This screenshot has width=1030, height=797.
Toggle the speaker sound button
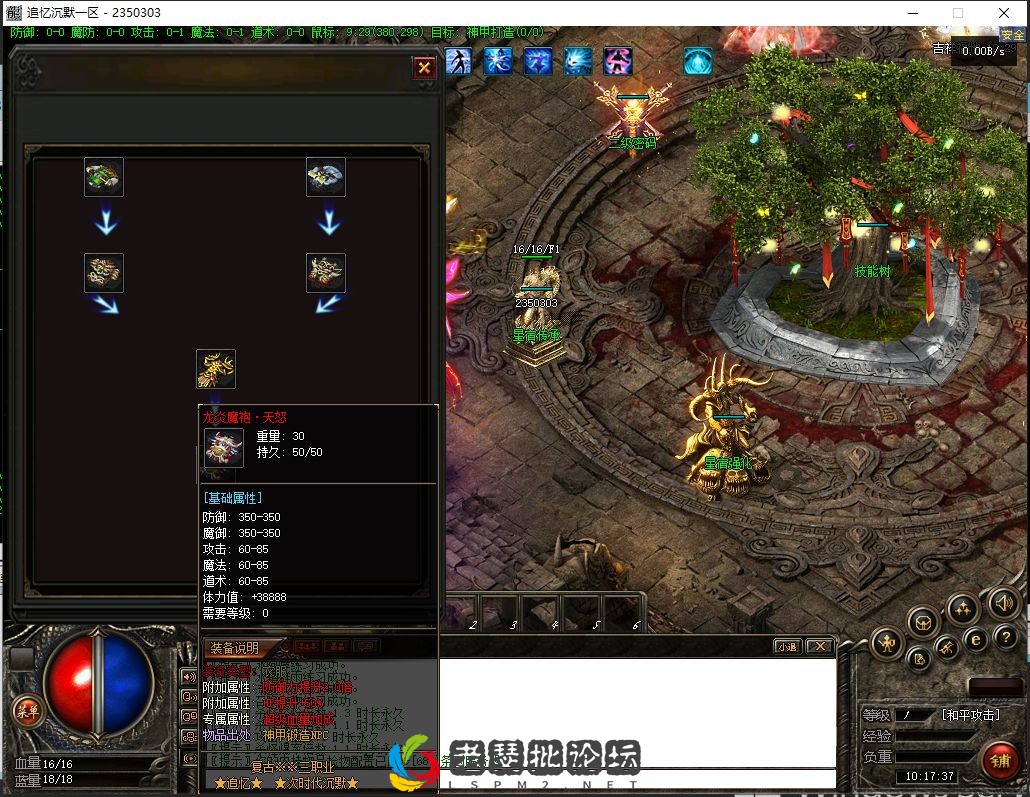point(1003,603)
